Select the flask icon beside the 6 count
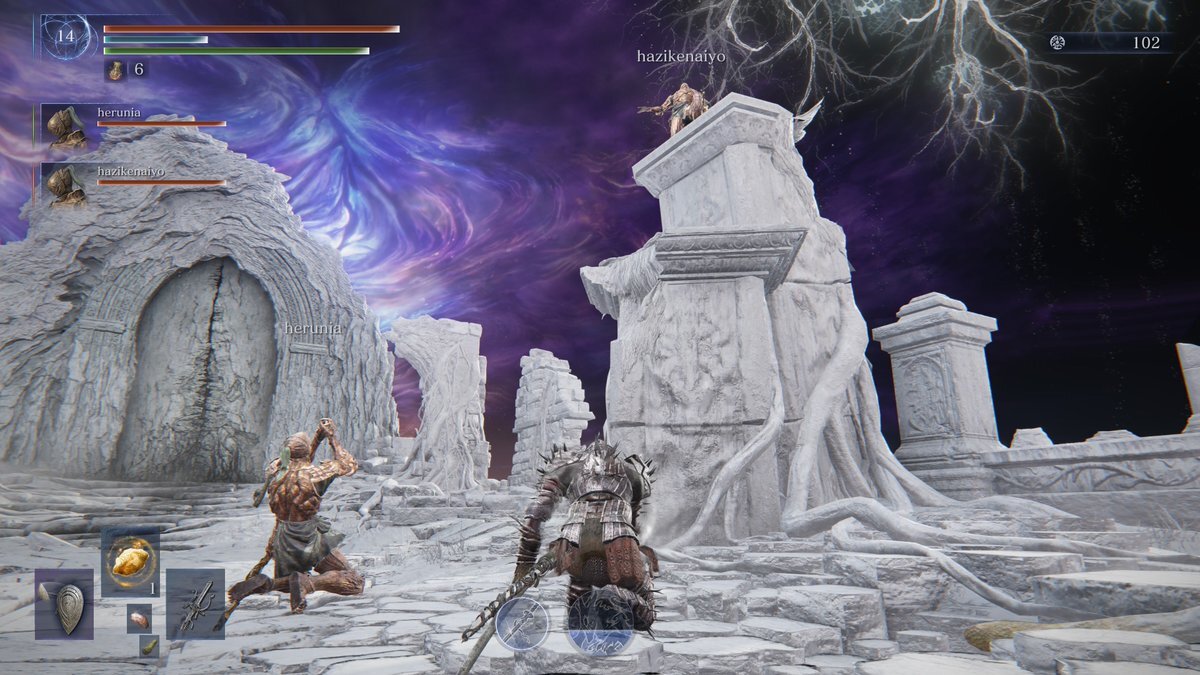Screen dimensions: 1200x675 pyautogui.click(x=115, y=70)
